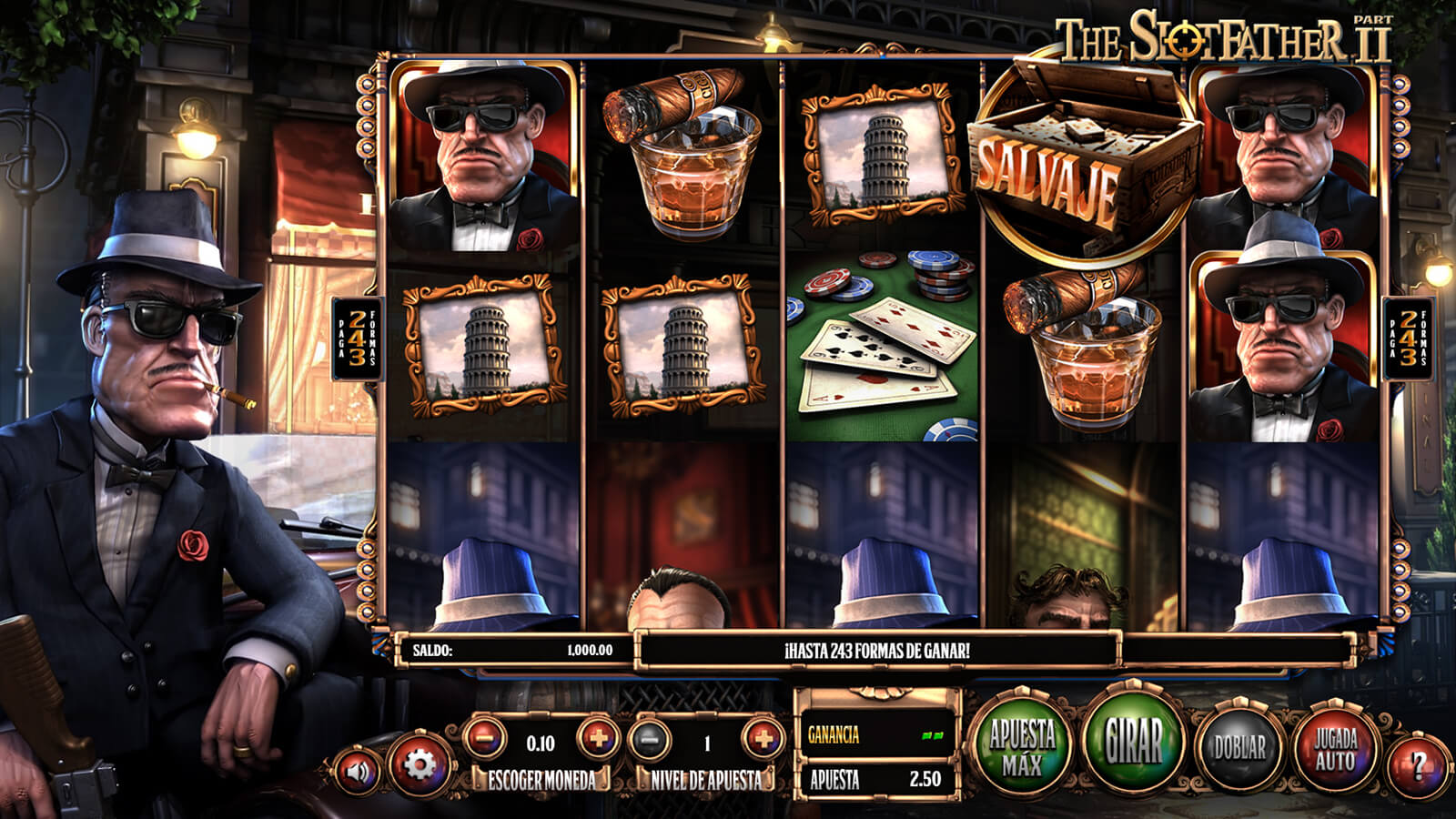Spin the reels with the Girar button
The height and width of the screenshot is (819, 1456).
pyautogui.click(x=1134, y=742)
